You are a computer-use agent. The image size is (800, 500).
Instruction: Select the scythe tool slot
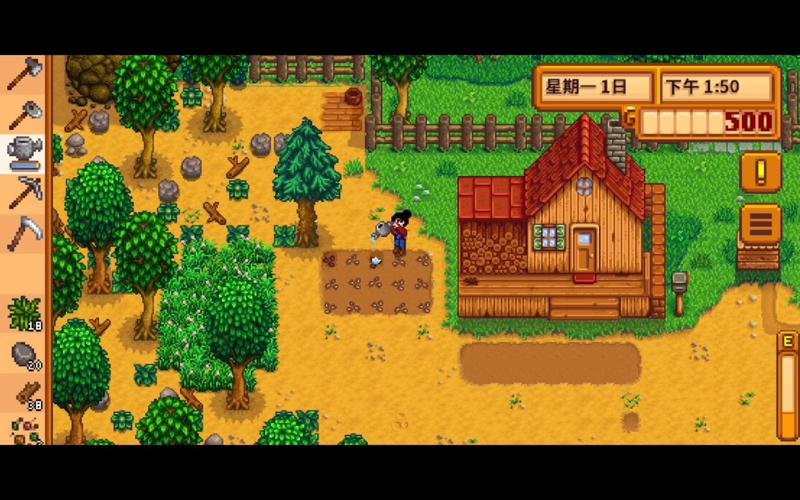click(x=23, y=233)
